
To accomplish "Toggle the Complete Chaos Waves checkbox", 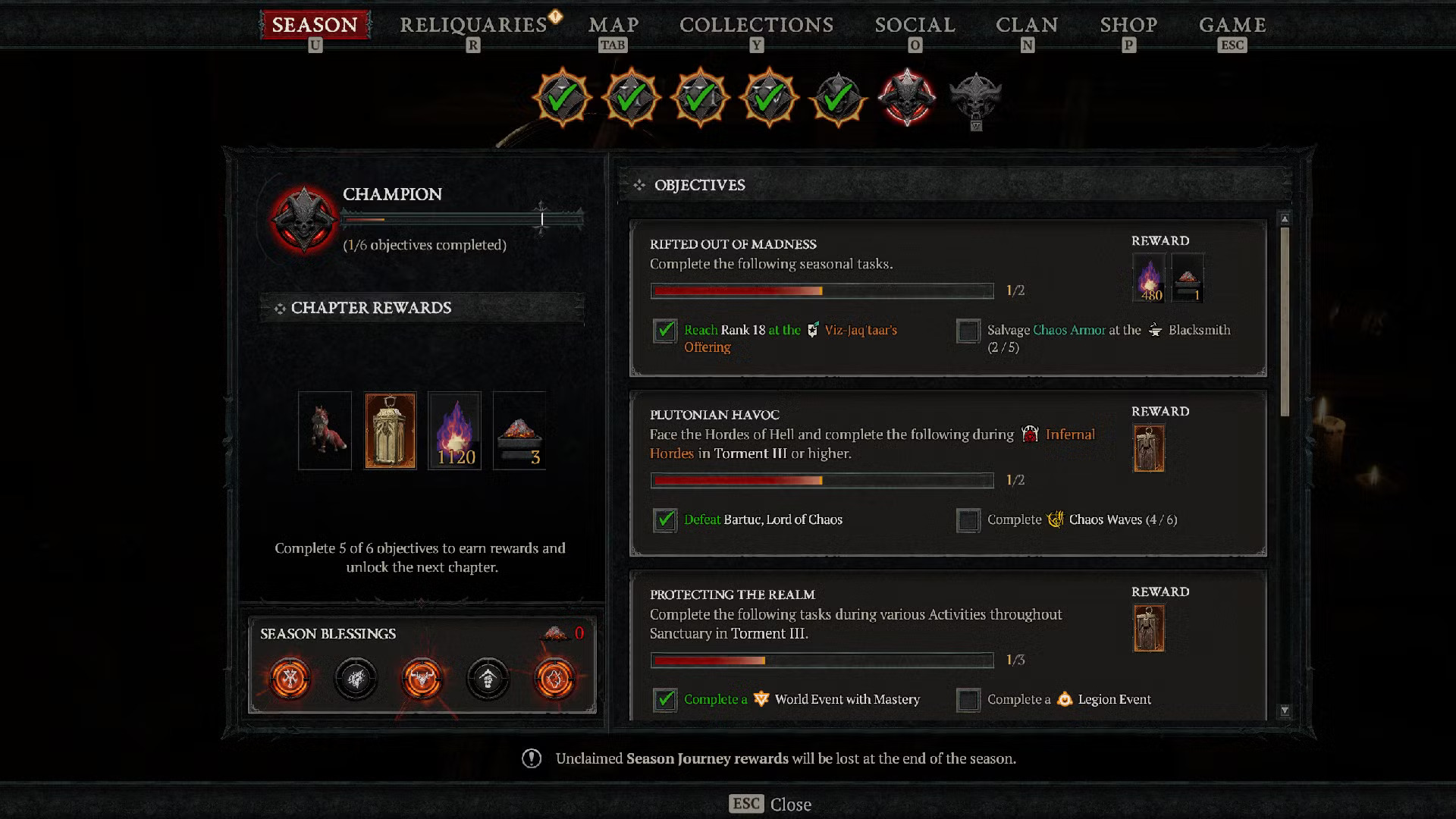I will coord(968,520).
